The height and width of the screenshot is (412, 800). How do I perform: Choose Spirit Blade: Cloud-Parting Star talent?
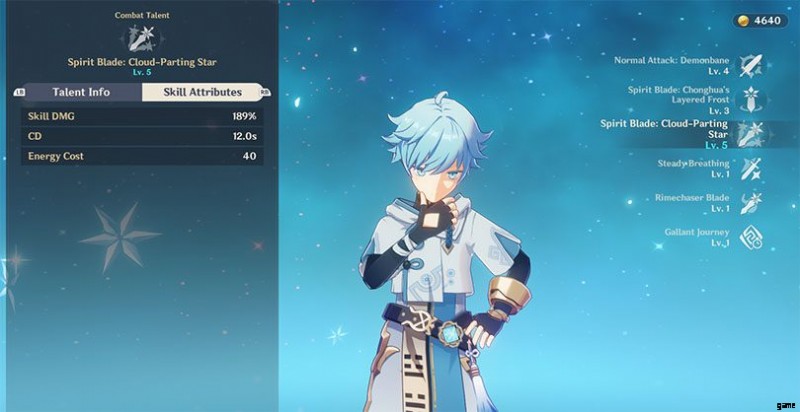click(750, 134)
